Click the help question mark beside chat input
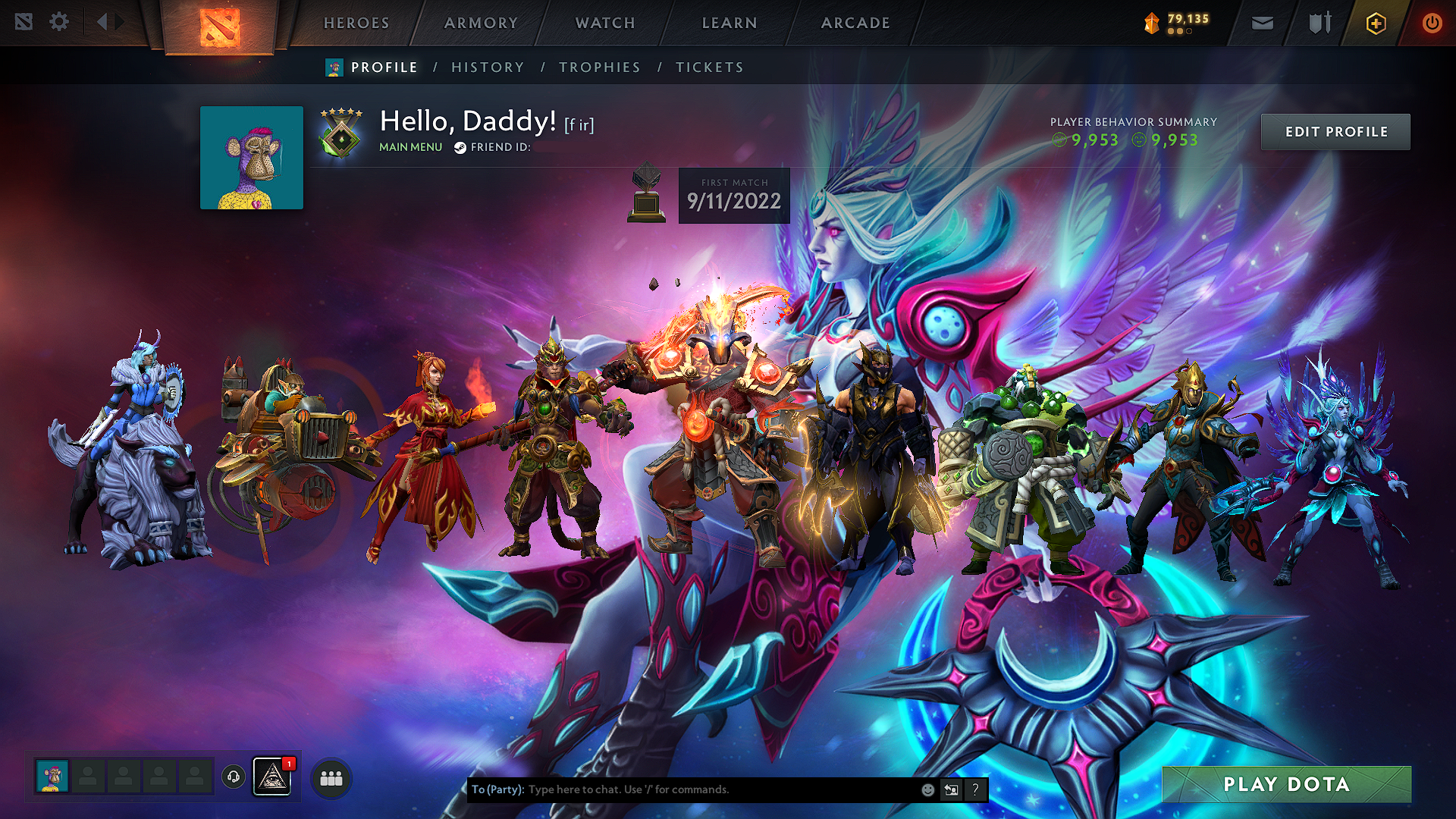 coord(975,789)
